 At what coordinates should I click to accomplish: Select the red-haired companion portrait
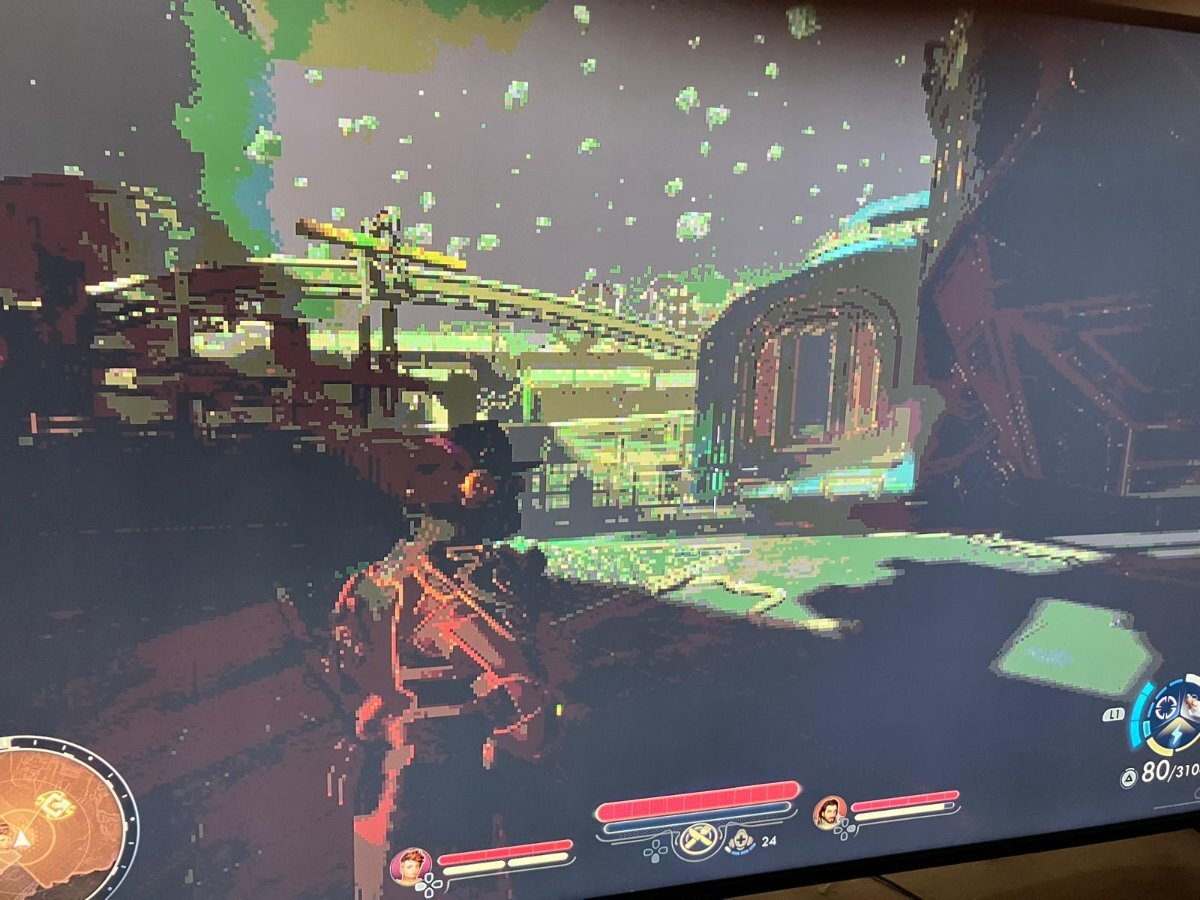point(410,864)
